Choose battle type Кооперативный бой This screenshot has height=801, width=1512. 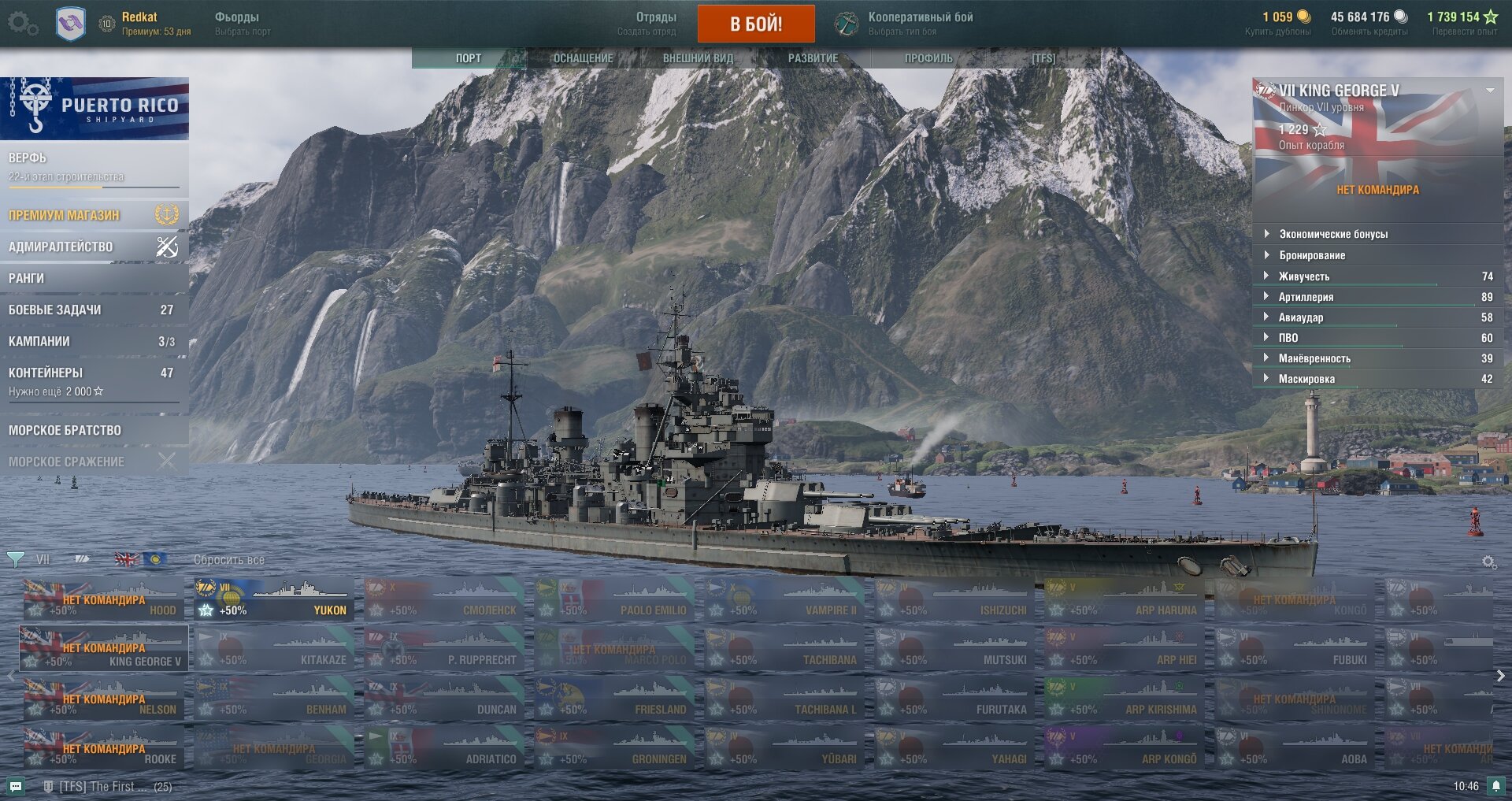[920, 23]
